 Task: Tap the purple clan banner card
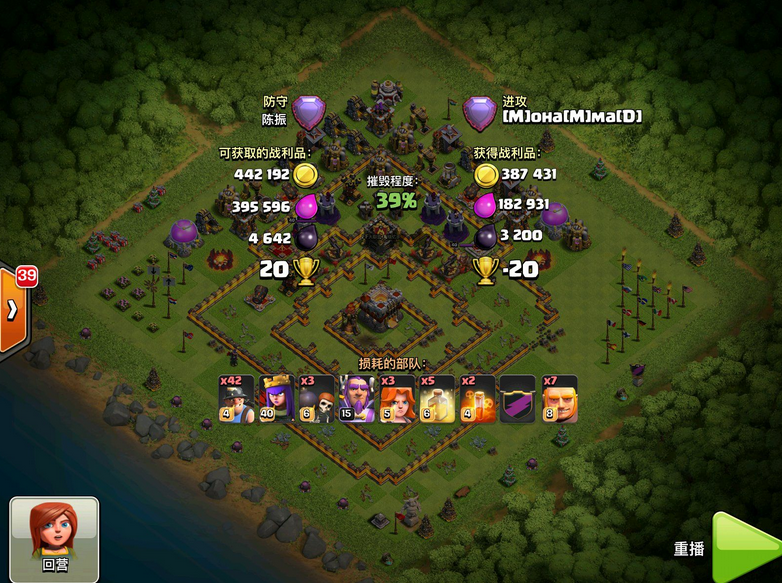click(517, 398)
